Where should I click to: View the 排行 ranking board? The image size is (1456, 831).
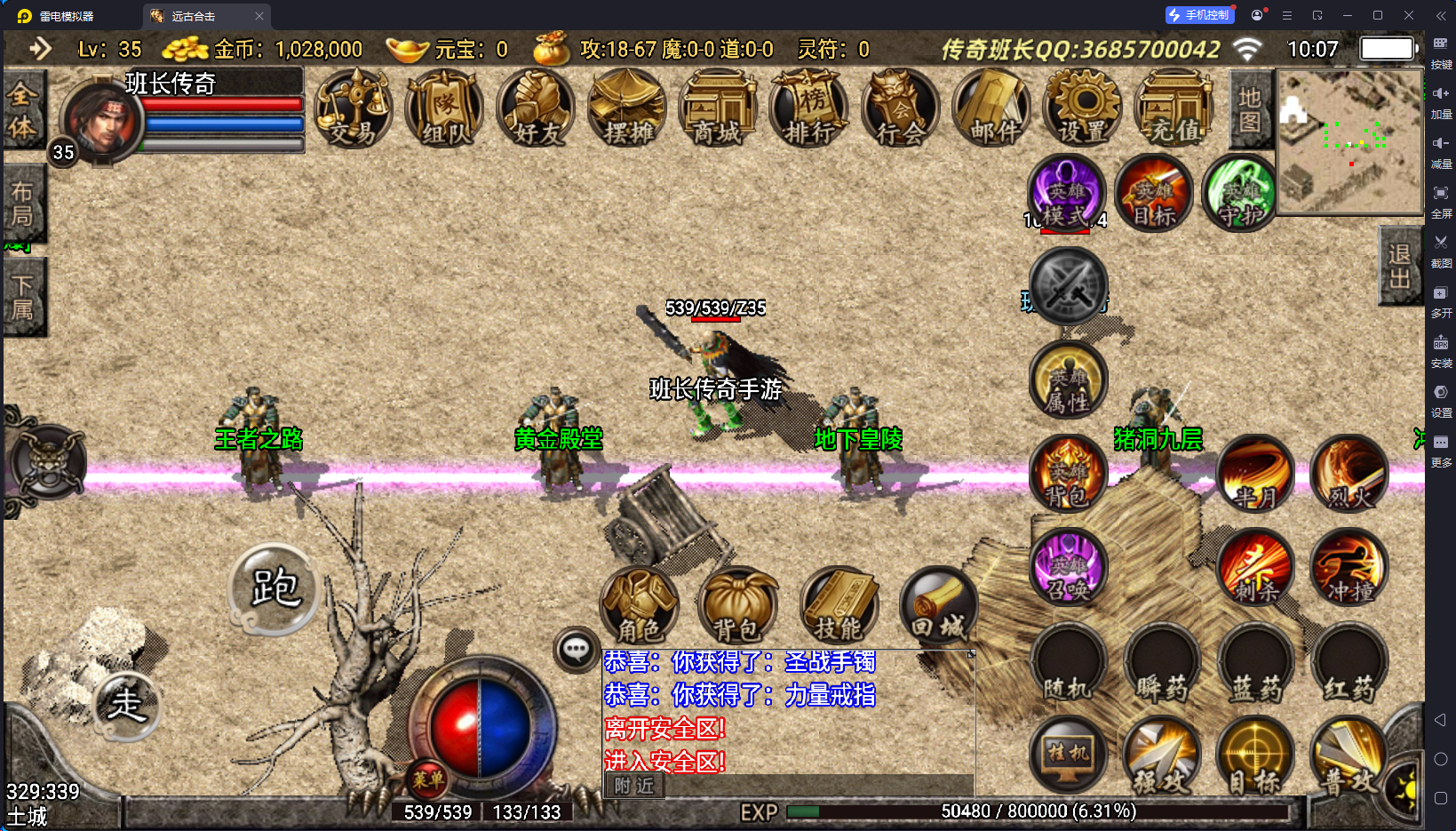[809, 109]
